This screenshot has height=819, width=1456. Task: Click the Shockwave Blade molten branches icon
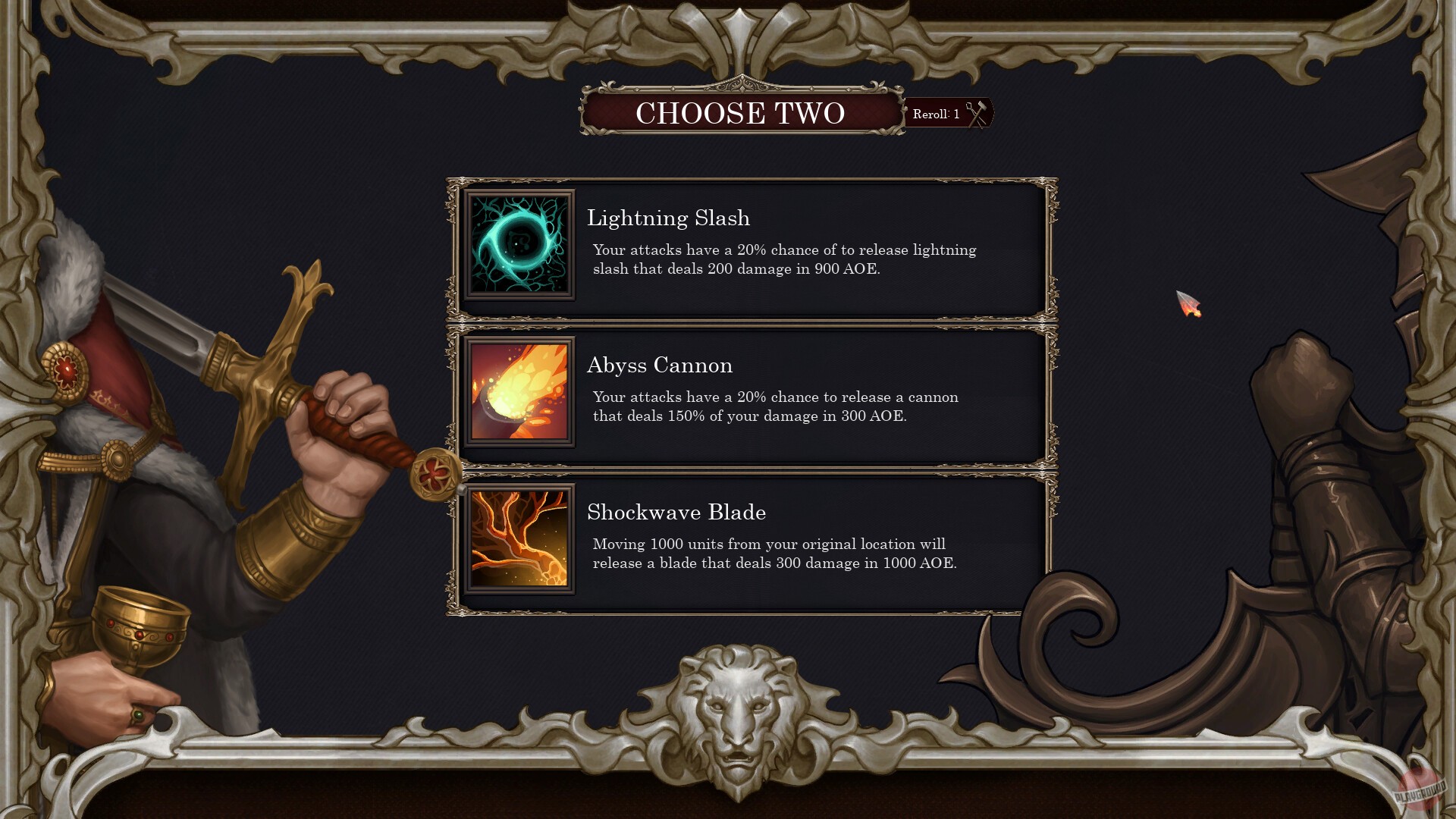520,538
